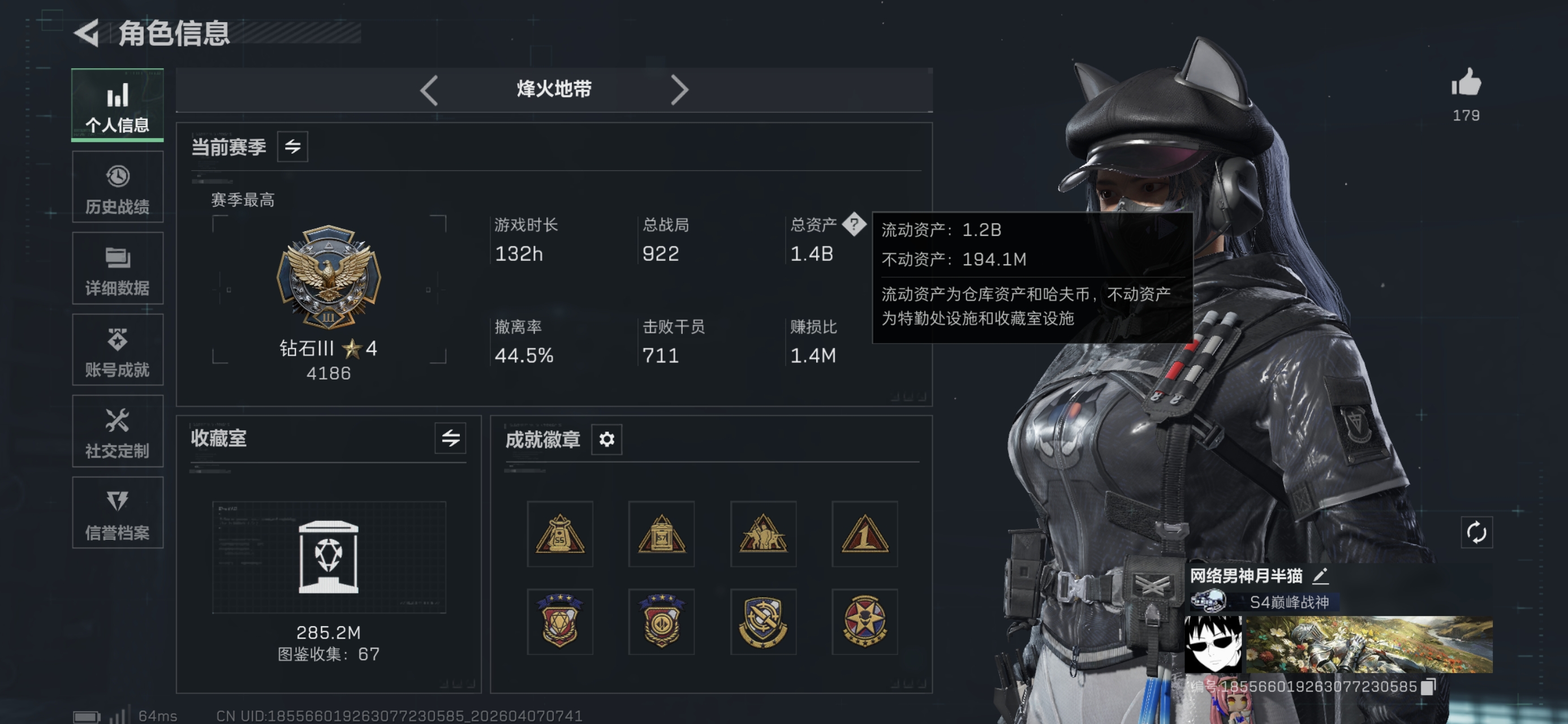Screen dimensions: 1568x724
Task: Toggle the 当前赛季 season display switcher
Action: 292,146
